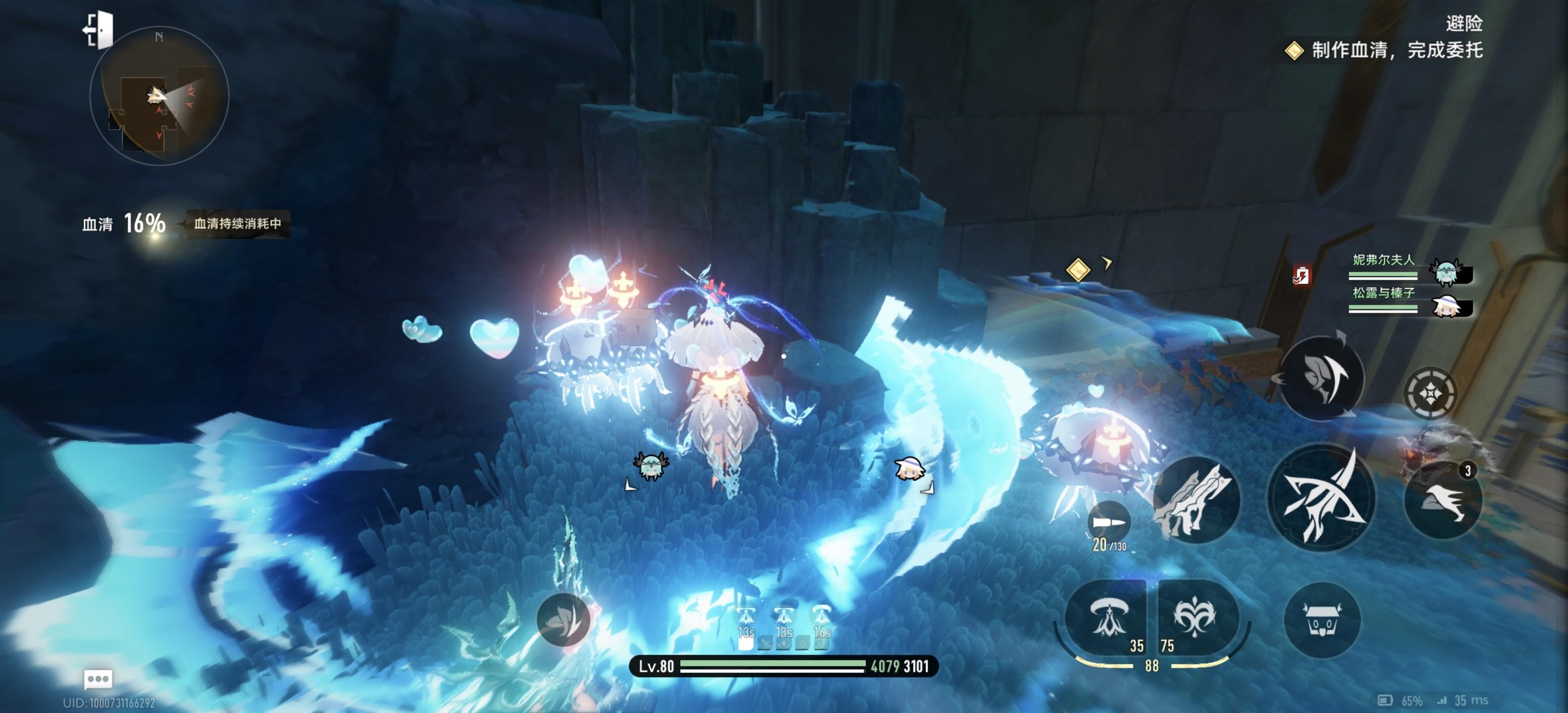Tap the bullet reload icon
The image size is (1568, 713).
1108,522
